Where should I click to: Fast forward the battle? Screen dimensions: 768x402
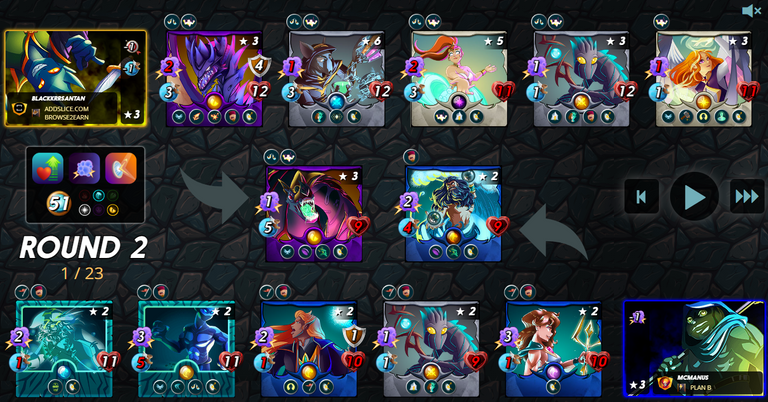click(746, 196)
